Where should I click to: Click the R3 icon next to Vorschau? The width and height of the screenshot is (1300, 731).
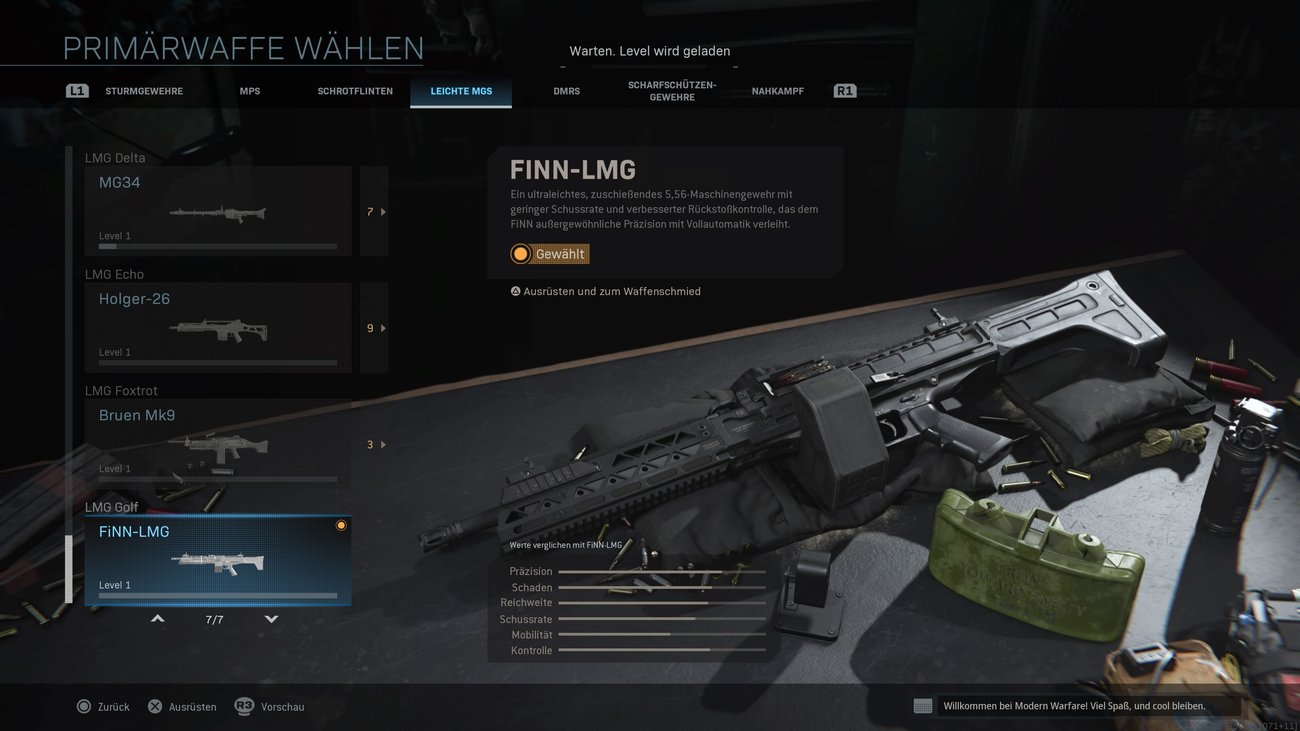pos(244,706)
